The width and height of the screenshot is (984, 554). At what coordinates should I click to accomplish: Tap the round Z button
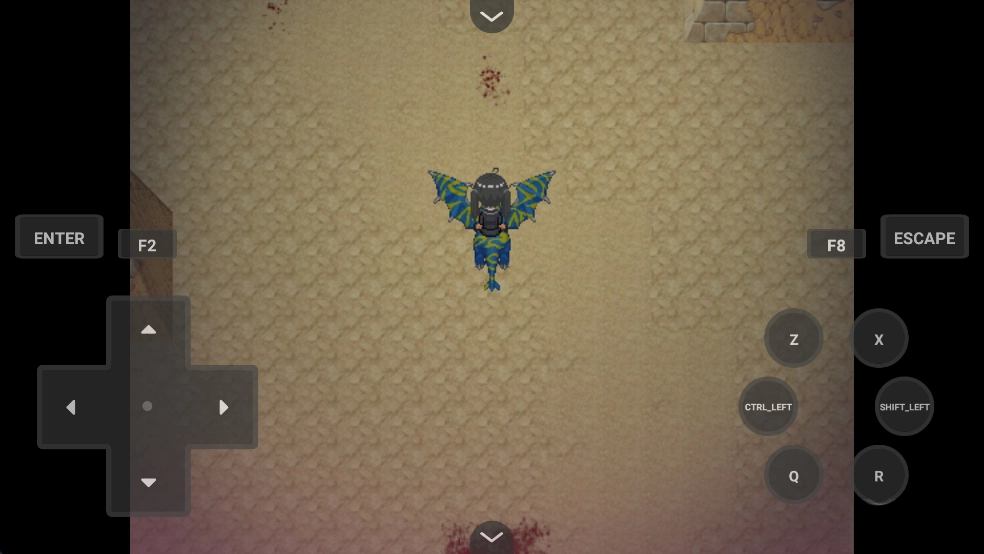(793, 339)
